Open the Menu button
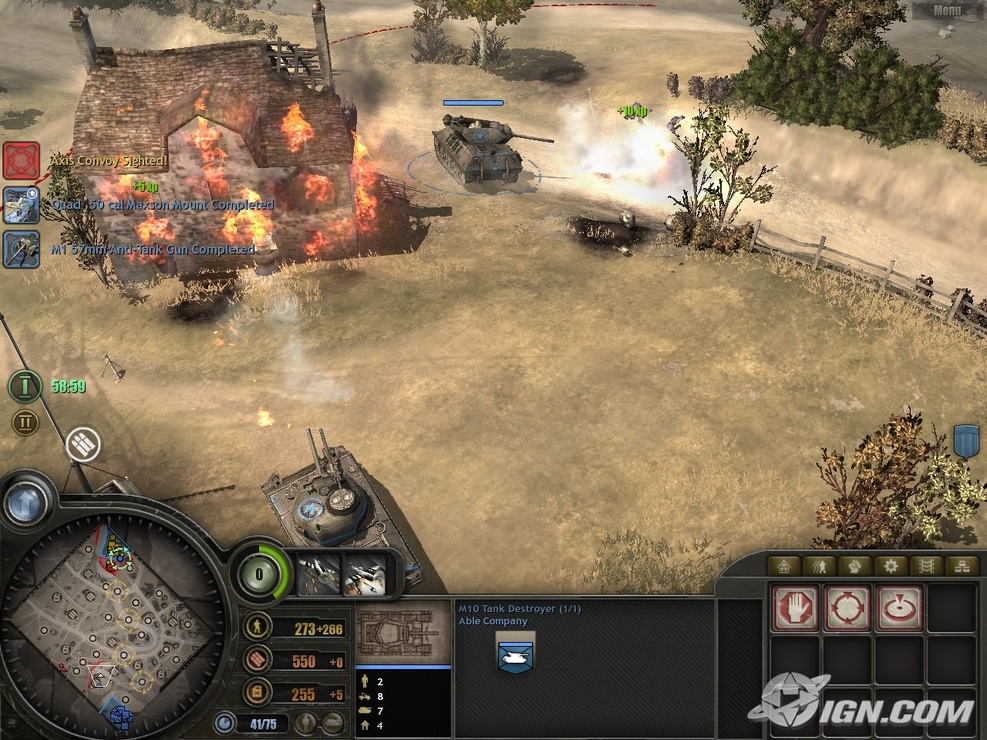The width and height of the screenshot is (987, 740). pyautogui.click(x=945, y=11)
